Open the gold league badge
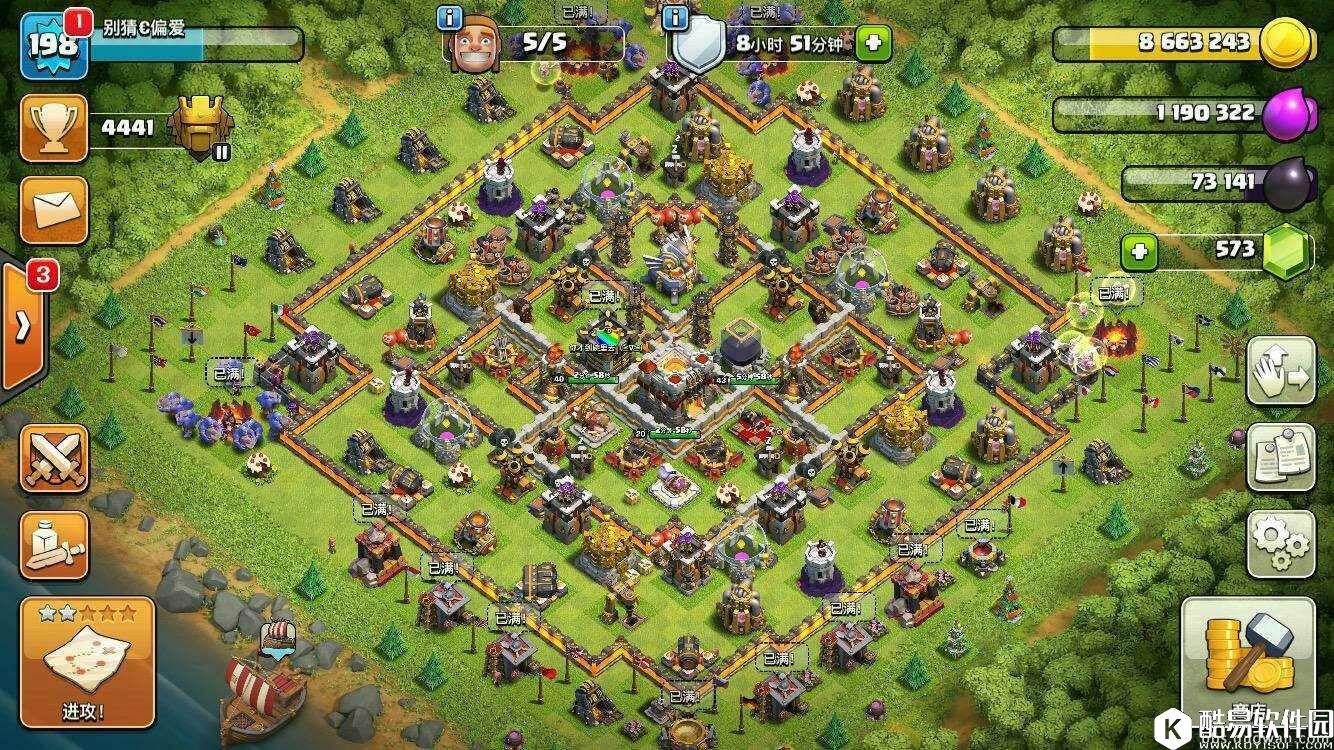This screenshot has height=750, width=1334. [200, 128]
